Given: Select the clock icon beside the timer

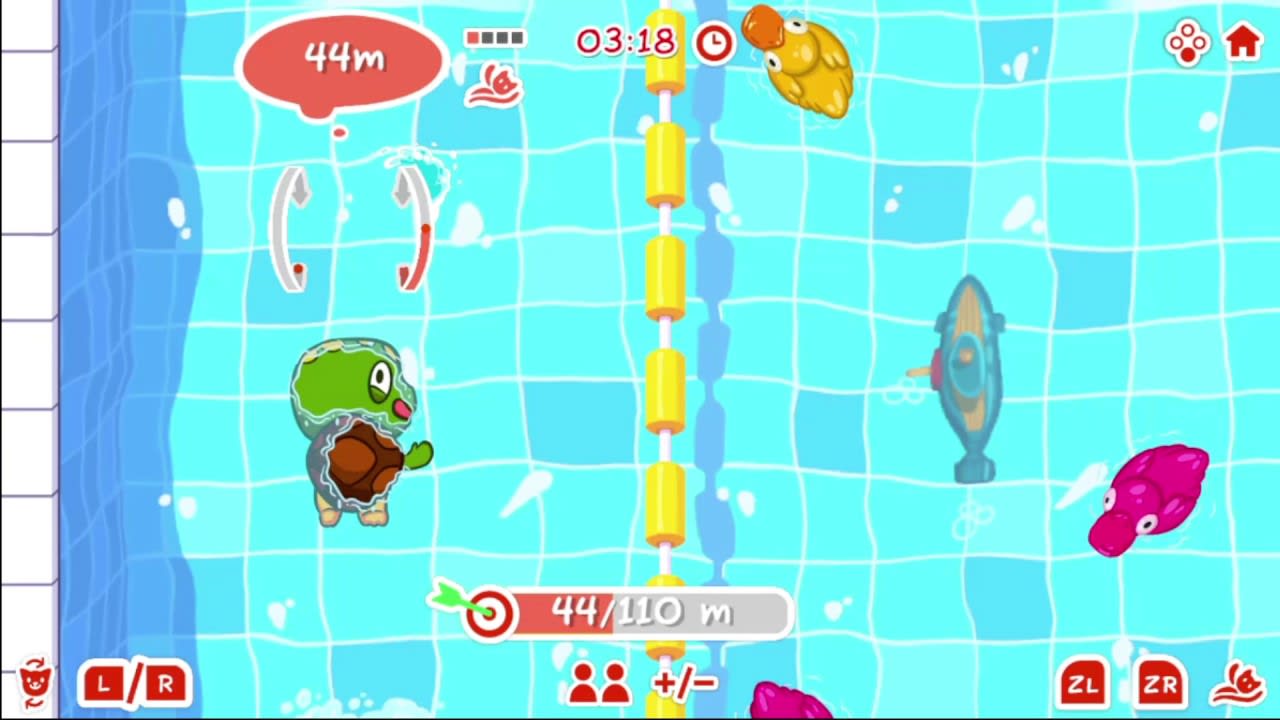Looking at the screenshot, I should (x=712, y=42).
